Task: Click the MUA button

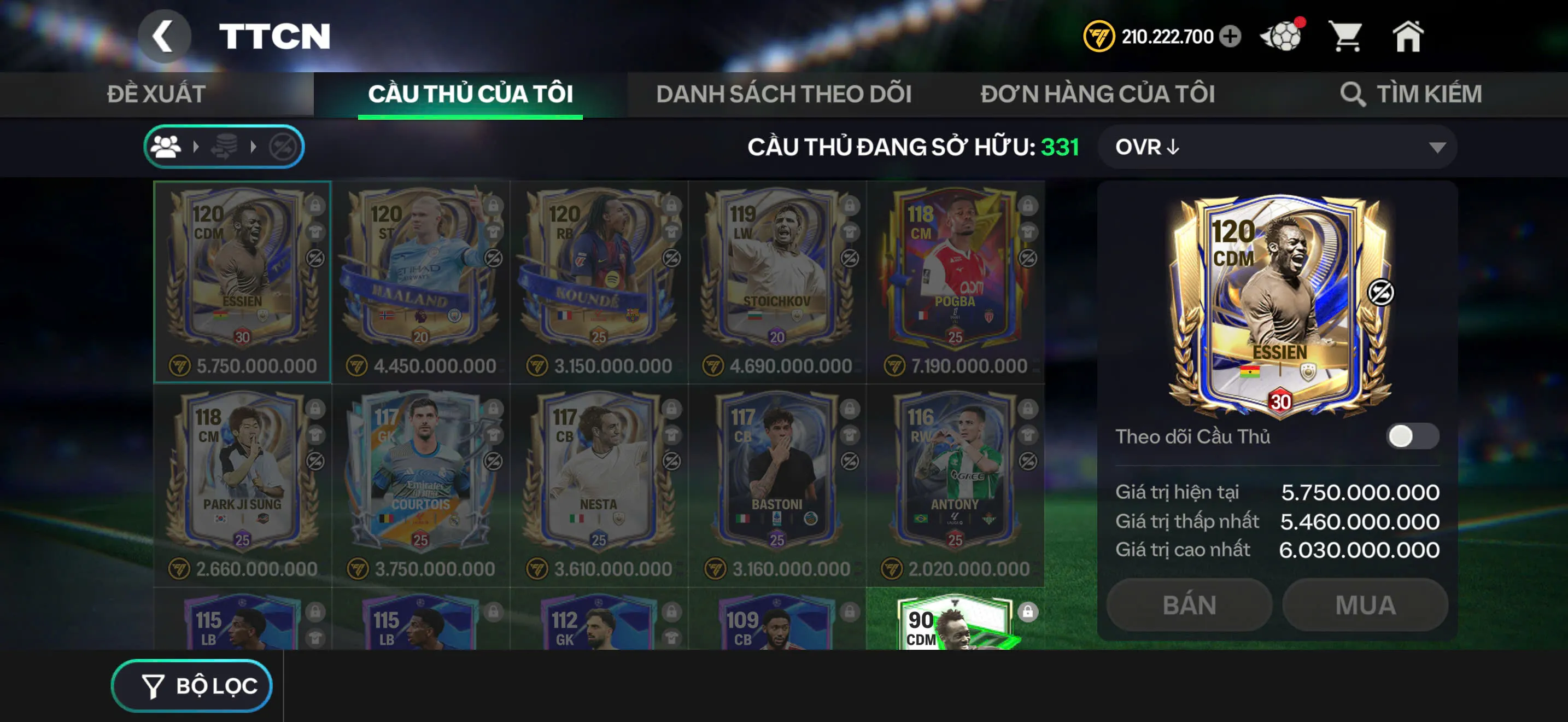Action: tap(1364, 604)
